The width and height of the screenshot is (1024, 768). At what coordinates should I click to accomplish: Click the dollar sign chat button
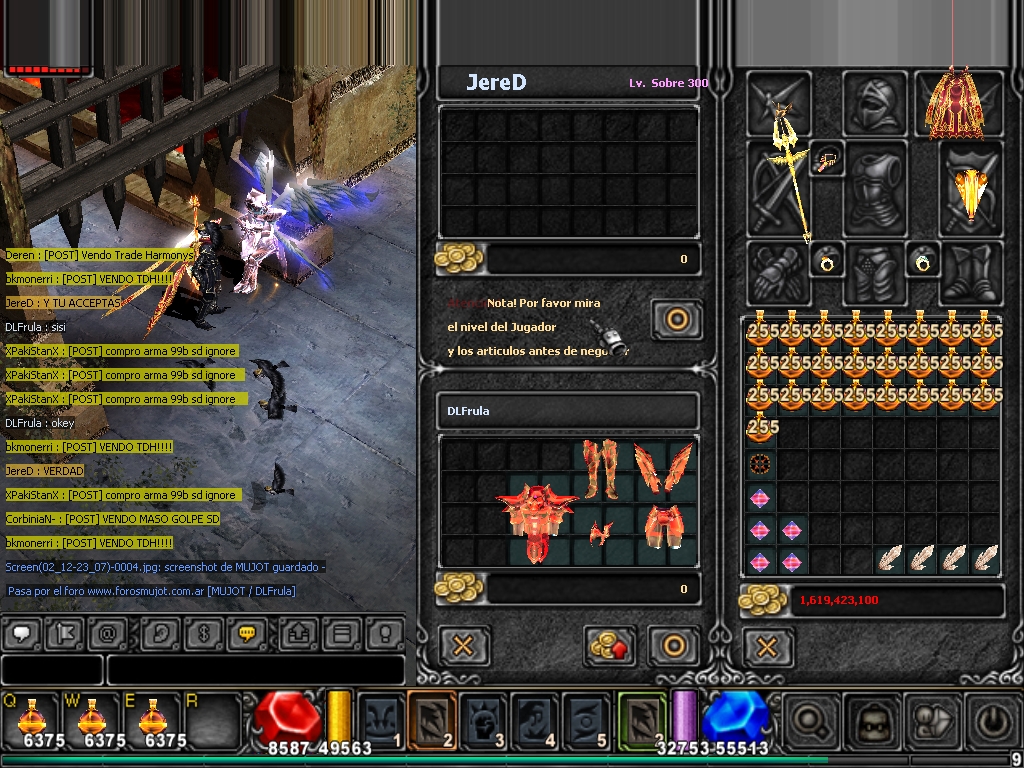[203, 634]
